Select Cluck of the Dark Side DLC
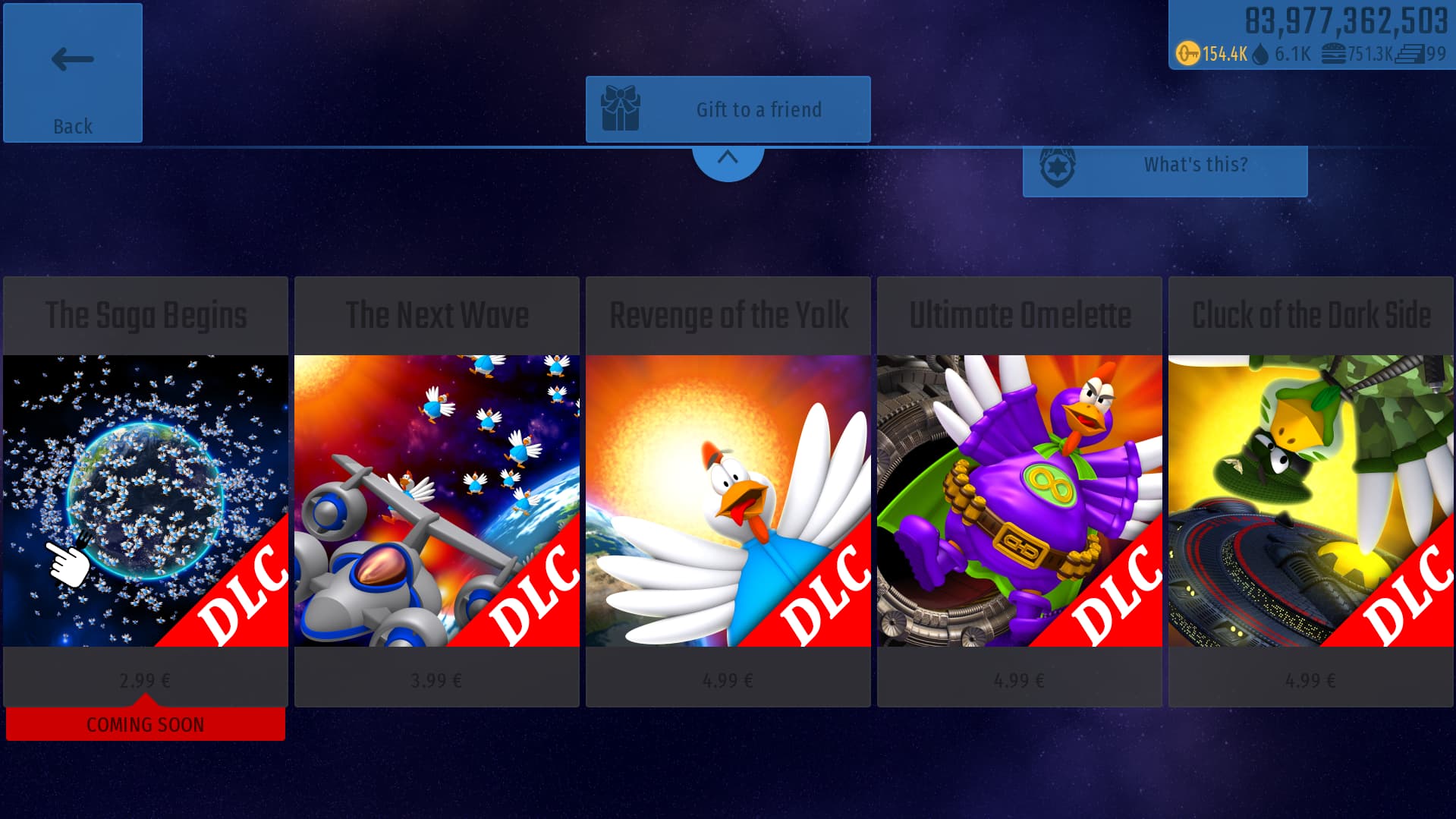1456x819 pixels. 1311,492
